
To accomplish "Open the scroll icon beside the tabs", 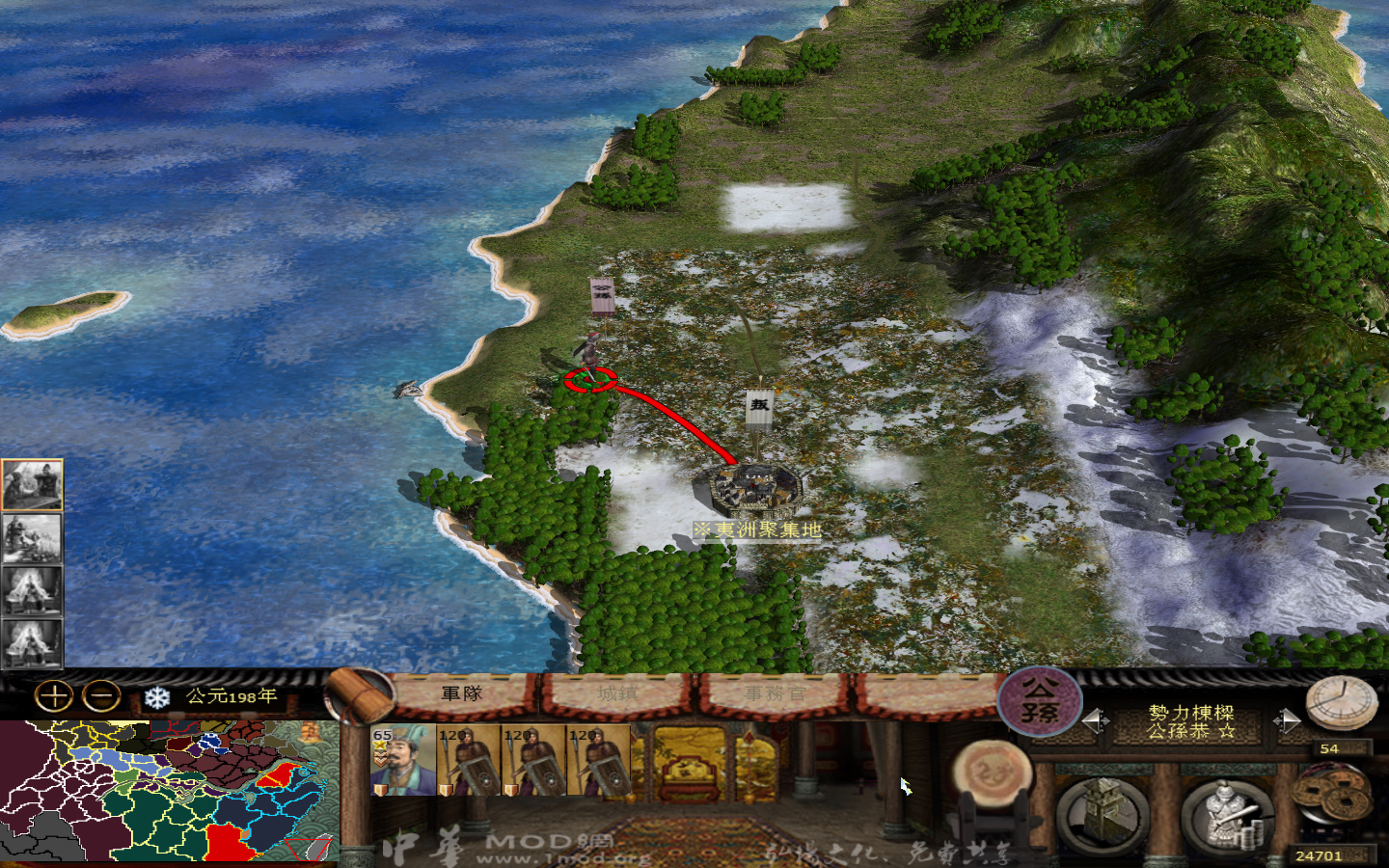I will (x=357, y=696).
